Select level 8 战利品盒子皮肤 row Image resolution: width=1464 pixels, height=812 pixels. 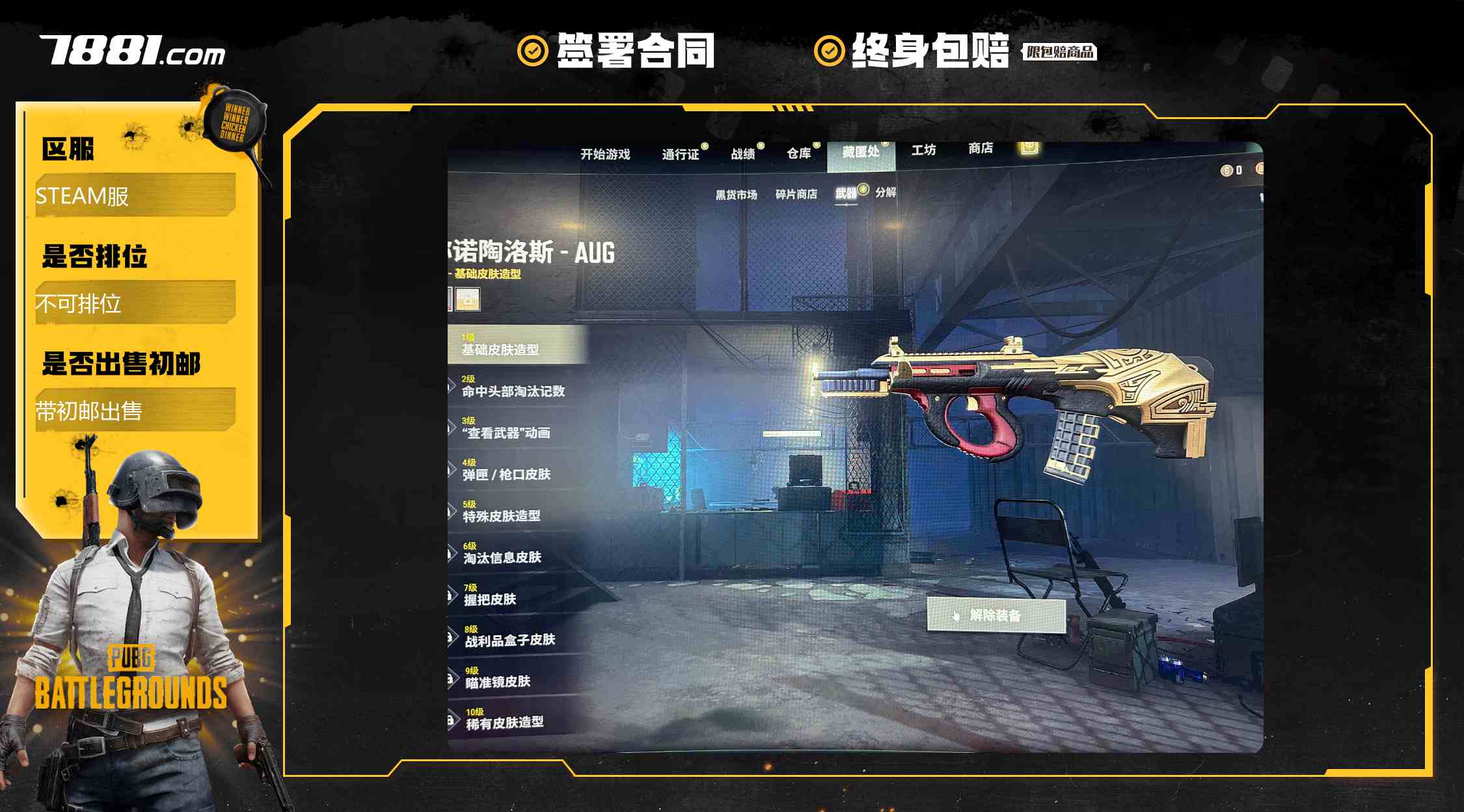(510, 636)
